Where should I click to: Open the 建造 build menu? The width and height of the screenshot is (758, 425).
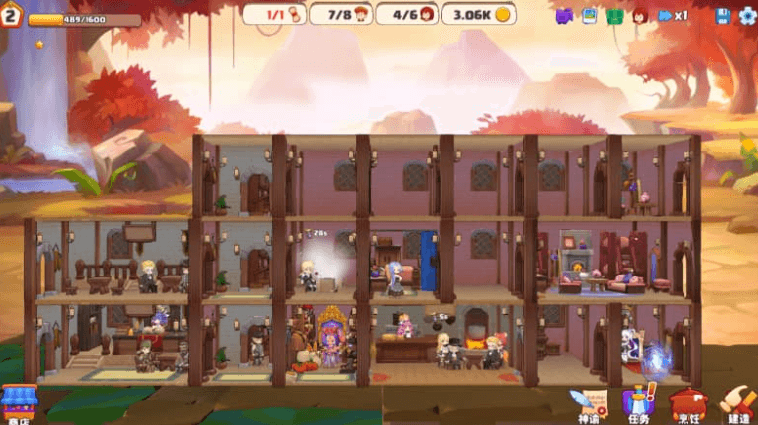pyautogui.click(x=737, y=404)
